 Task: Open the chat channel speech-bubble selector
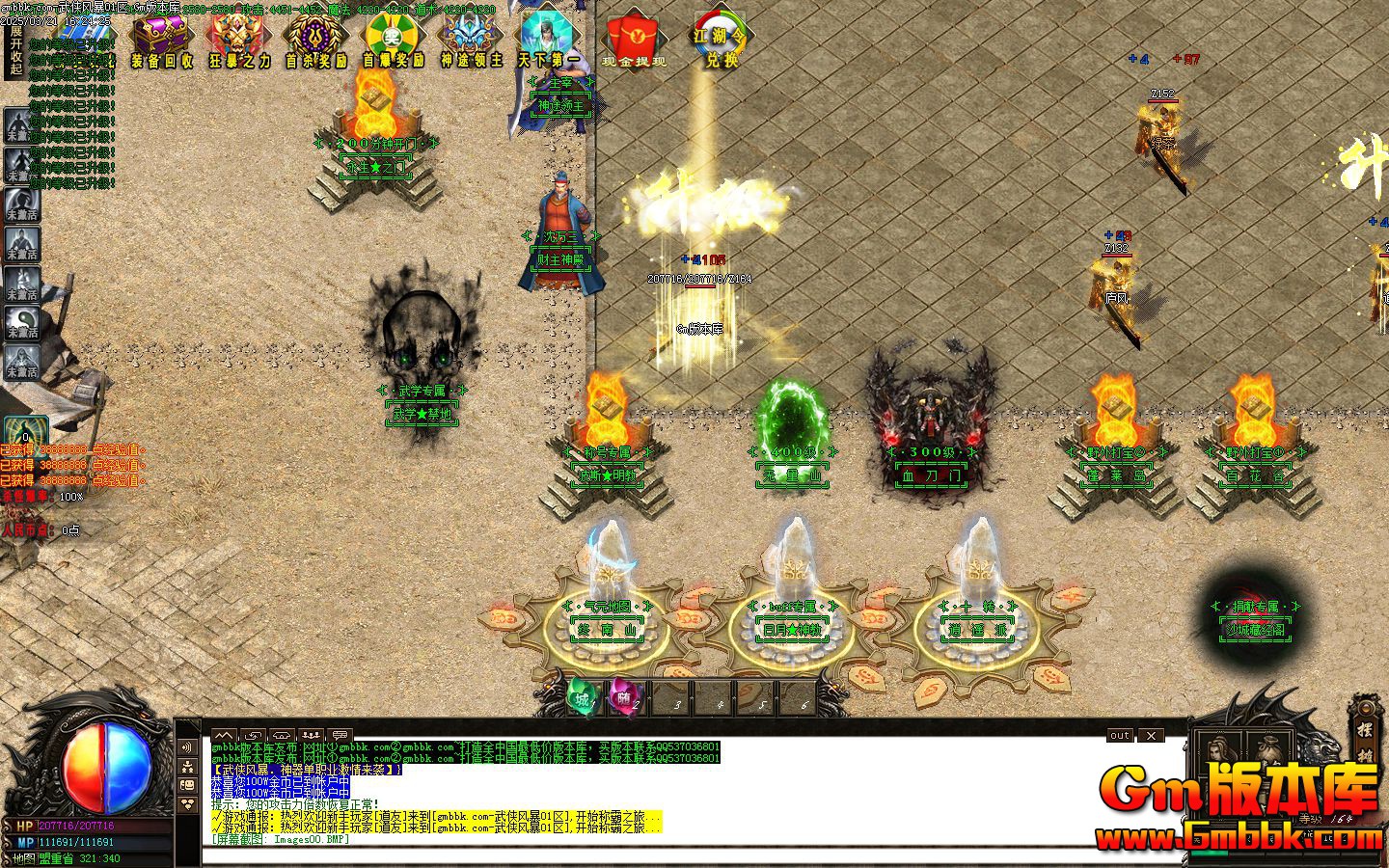339,735
